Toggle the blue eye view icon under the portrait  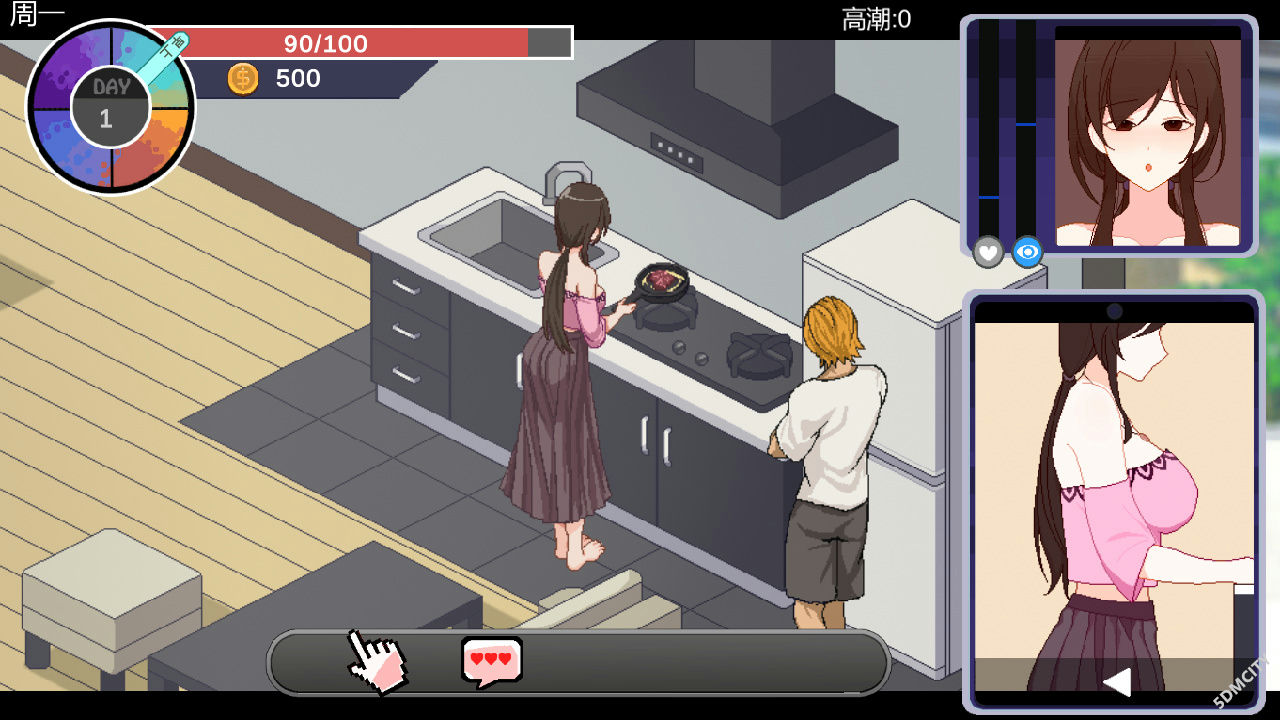1027,252
